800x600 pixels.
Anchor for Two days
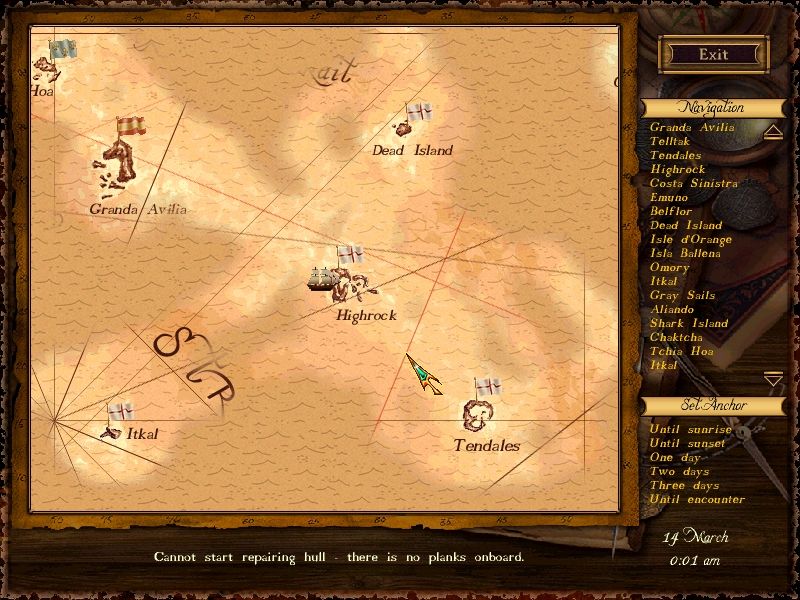point(679,471)
